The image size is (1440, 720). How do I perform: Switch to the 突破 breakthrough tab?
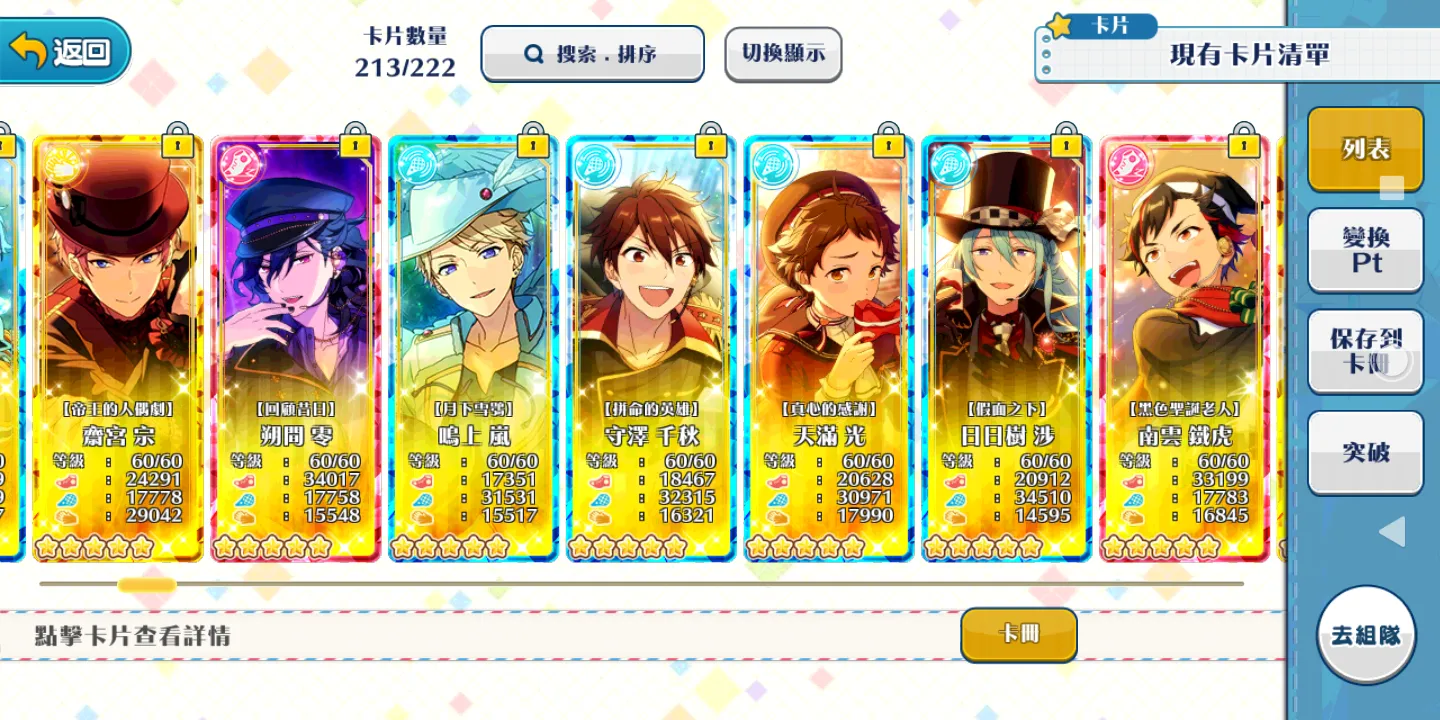(1365, 452)
